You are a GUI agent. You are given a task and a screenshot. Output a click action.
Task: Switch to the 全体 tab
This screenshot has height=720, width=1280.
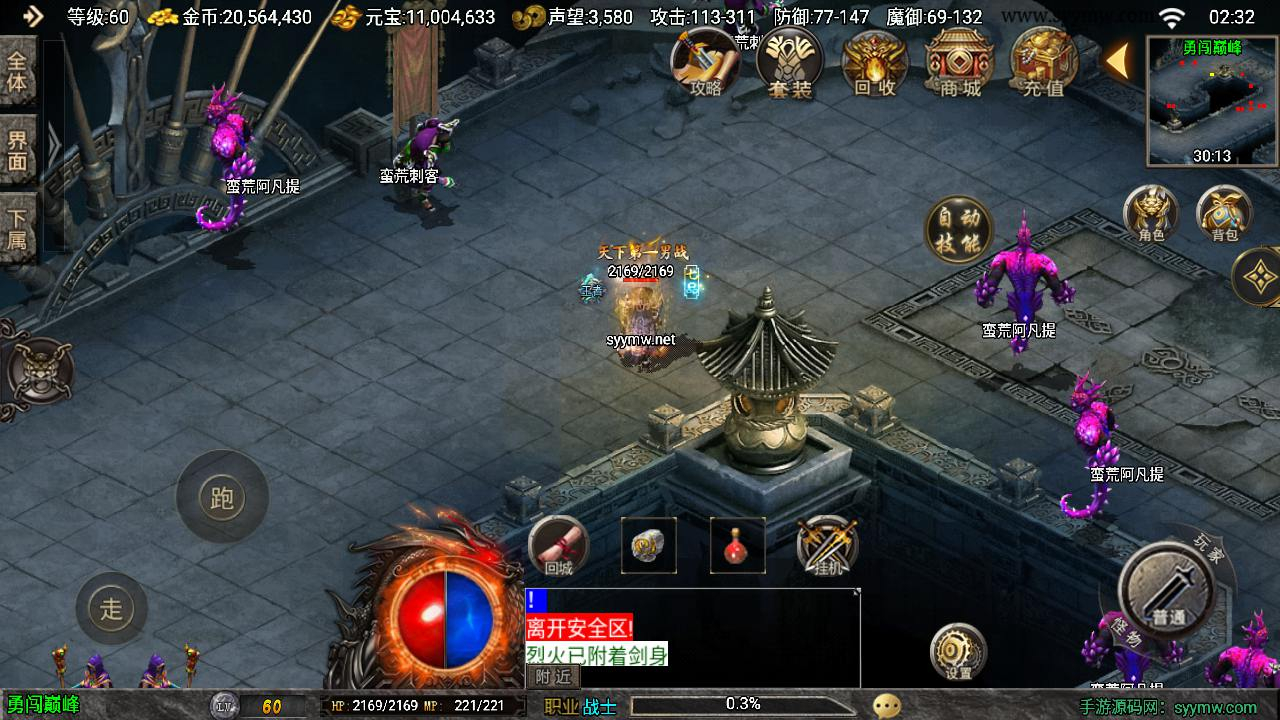click(18, 71)
